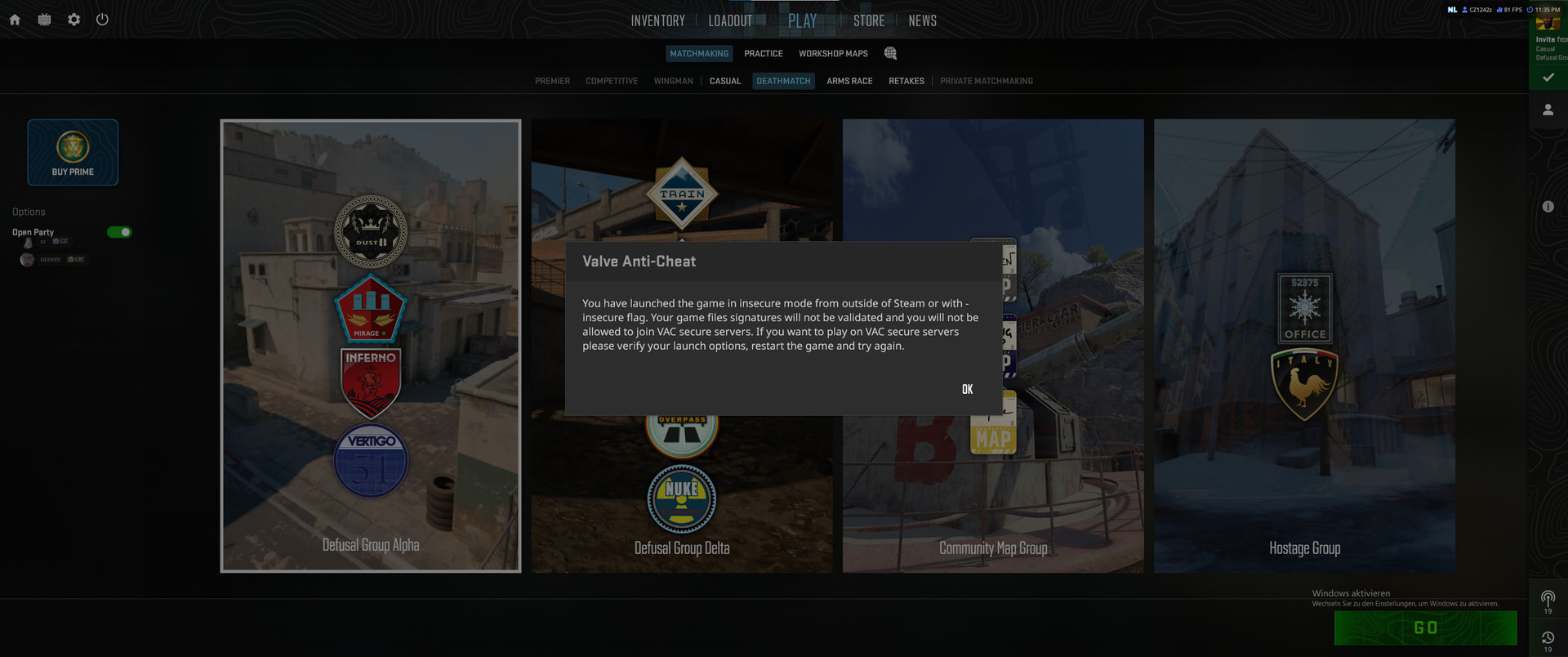Open the Workshop Maps tab
This screenshot has height=657, width=1568.
tap(833, 54)
